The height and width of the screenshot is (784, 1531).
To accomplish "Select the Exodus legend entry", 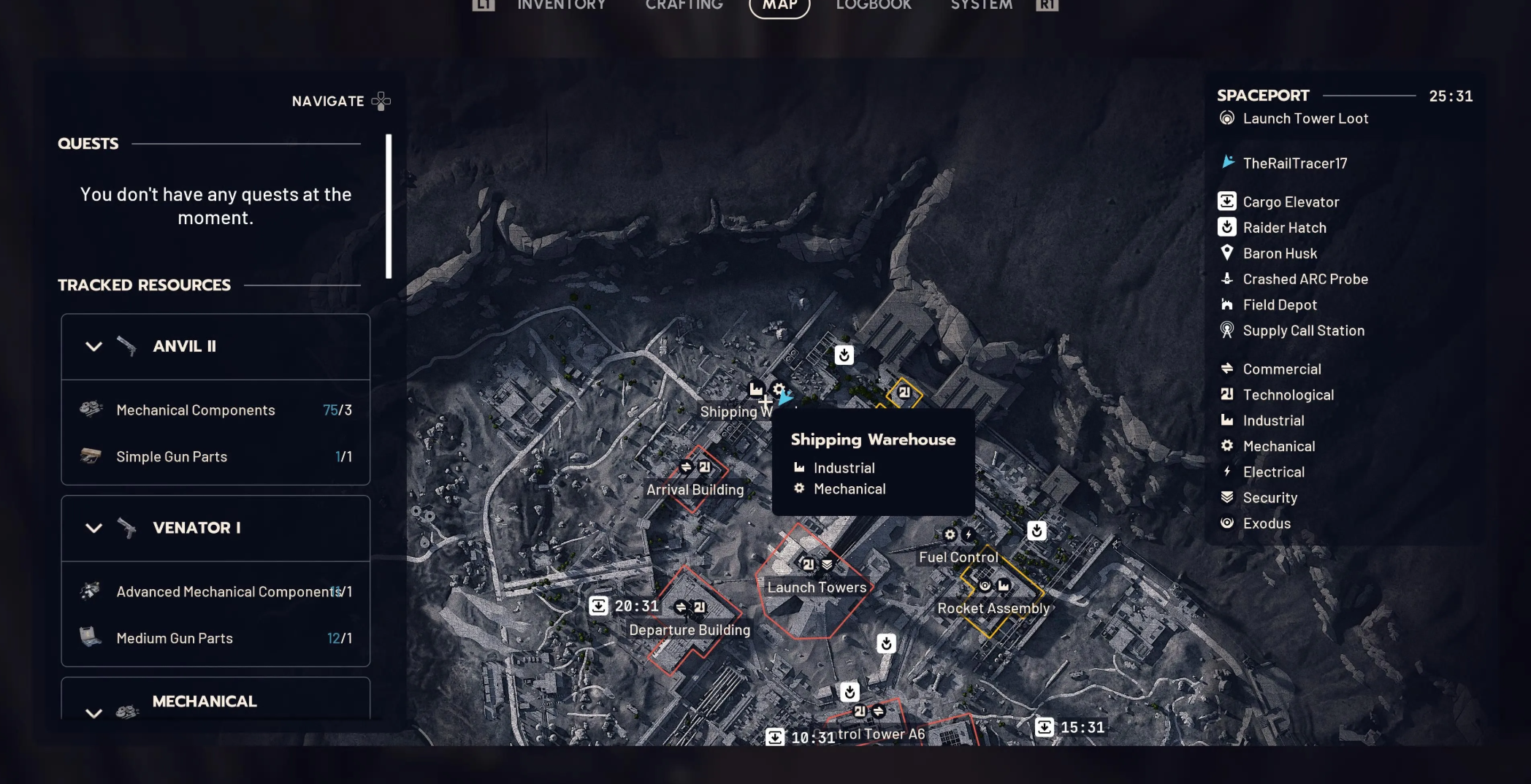I will (x=1267, y=523).
